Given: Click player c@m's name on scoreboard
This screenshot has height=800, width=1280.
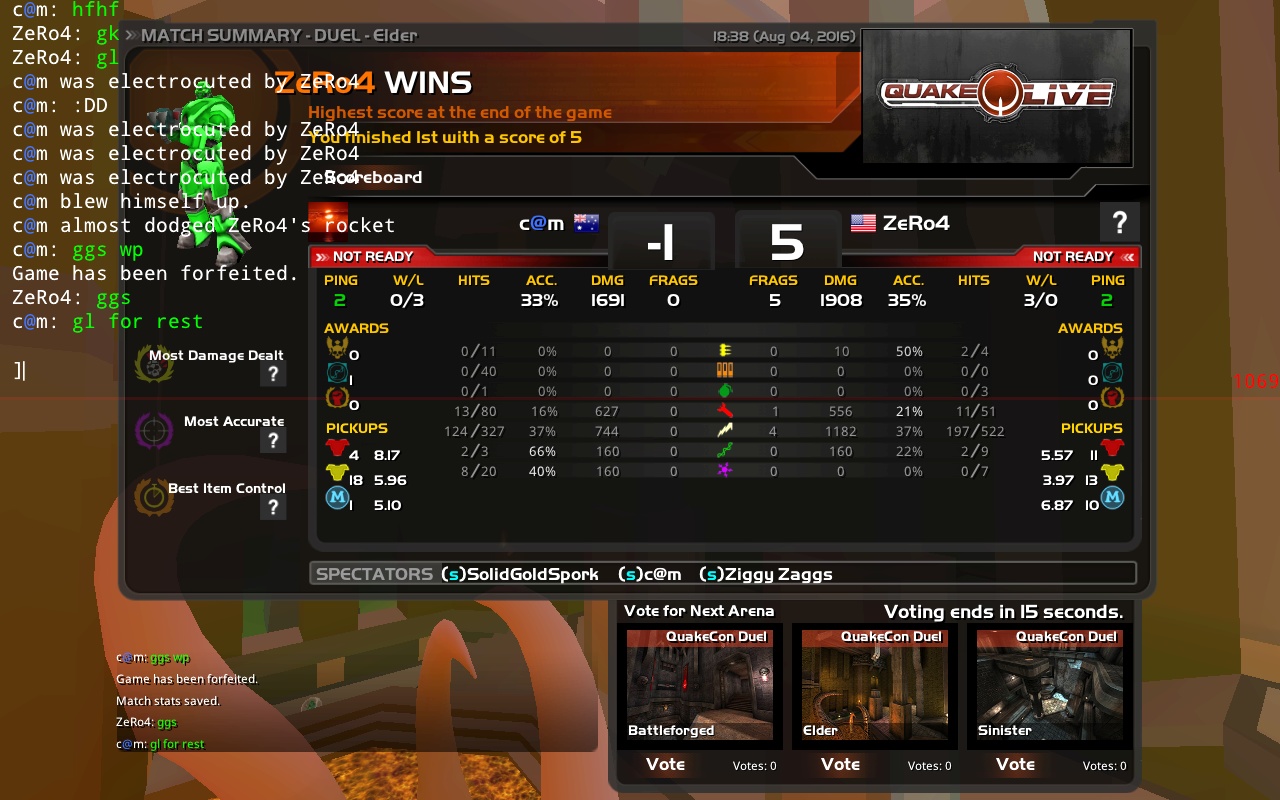Looking at the screenshot, I should point(541,223).
